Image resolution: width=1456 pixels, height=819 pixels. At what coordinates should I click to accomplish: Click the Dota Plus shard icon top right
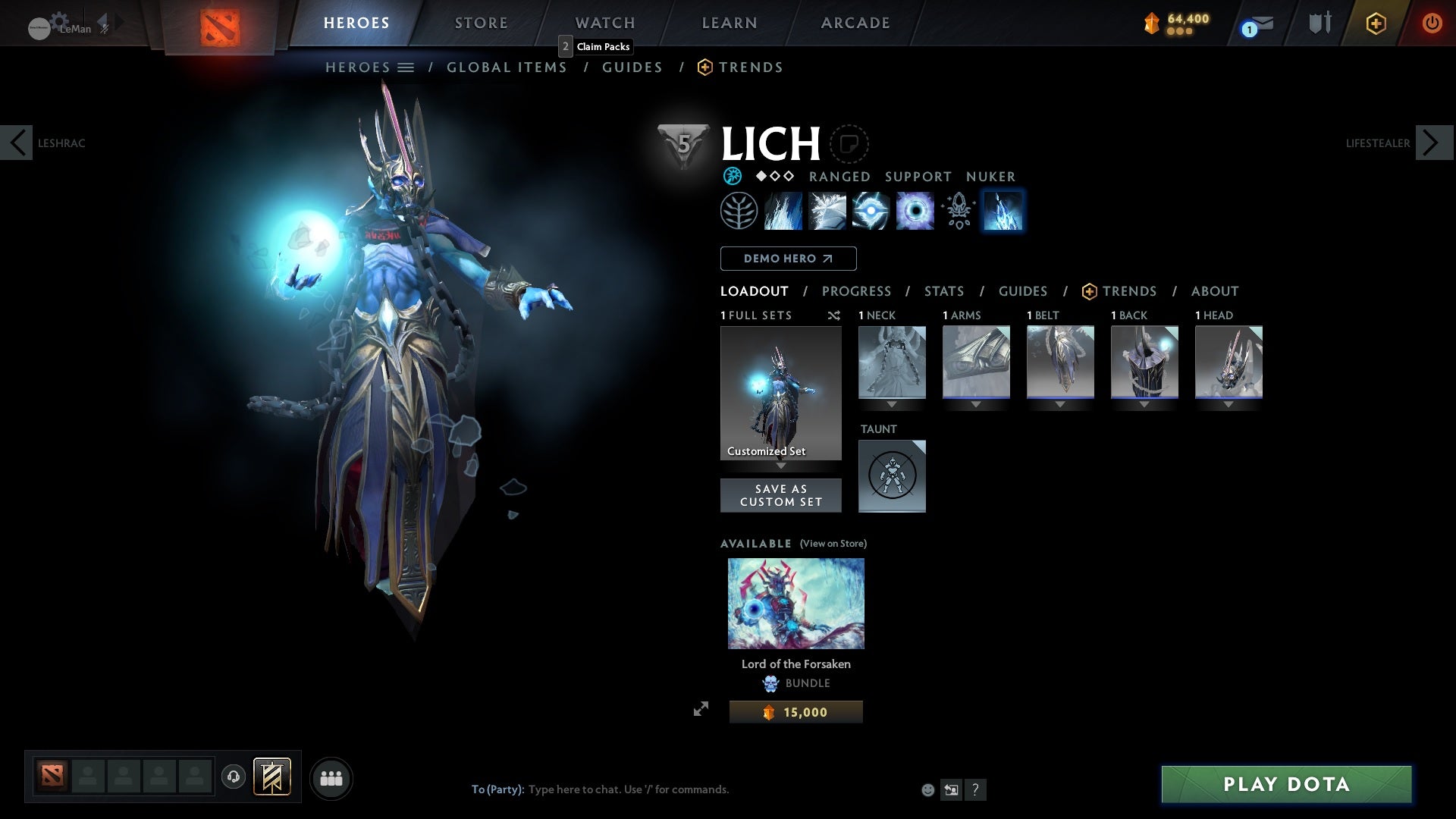tap(1375, 23)
